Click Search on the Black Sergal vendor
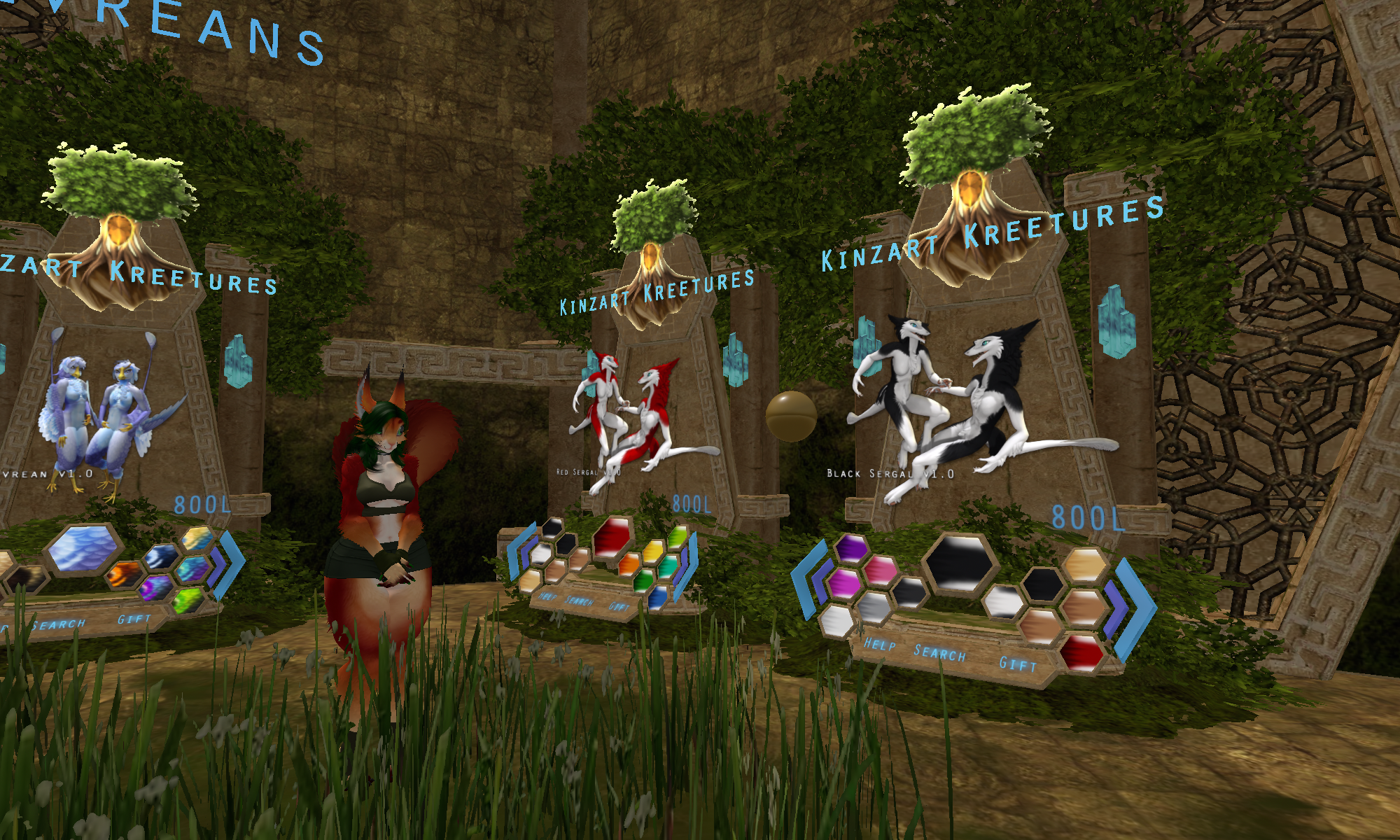The height and width of the screenshot is (840, 1400). coord(939,653)
